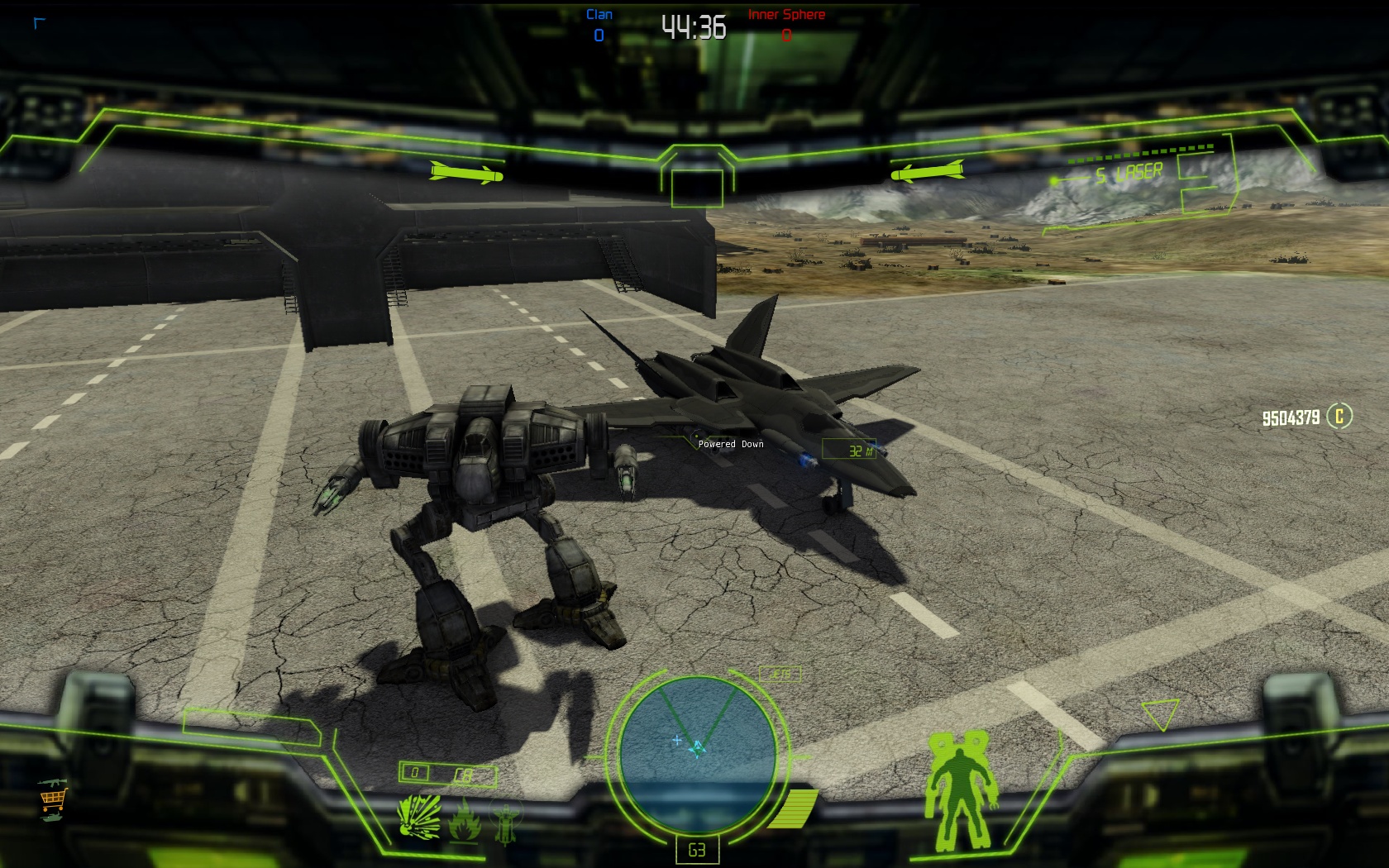Click the G3 grid sector label

(x=697, y=850)
